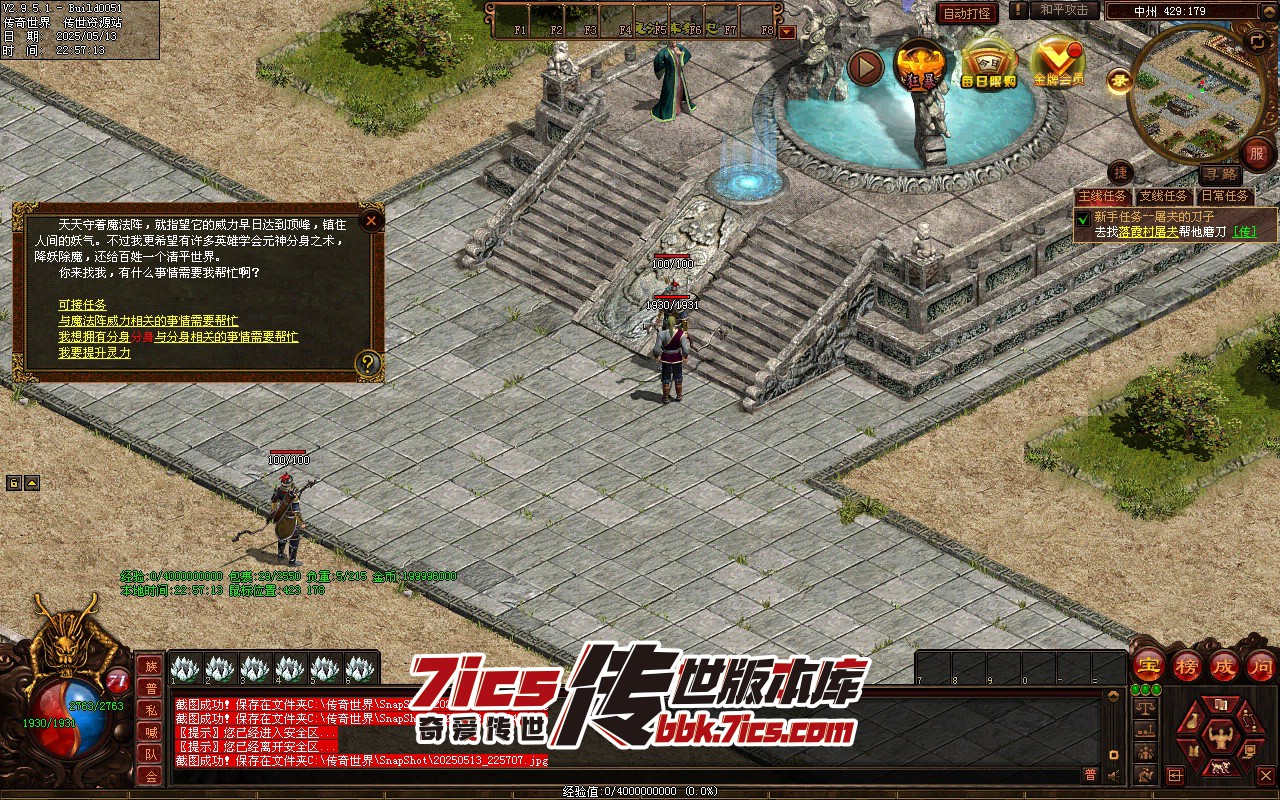Open the muscular character icon in hexagon menu
The height and width of the screenshot is (800, 1280).
pos(1220,737)
